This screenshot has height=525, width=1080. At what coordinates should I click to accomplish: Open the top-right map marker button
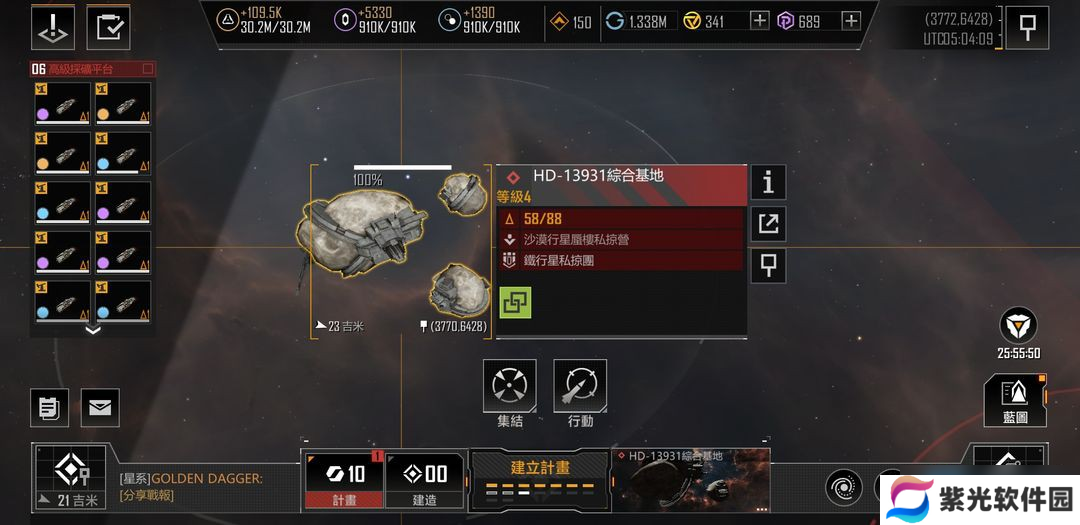click(1027, 27)
